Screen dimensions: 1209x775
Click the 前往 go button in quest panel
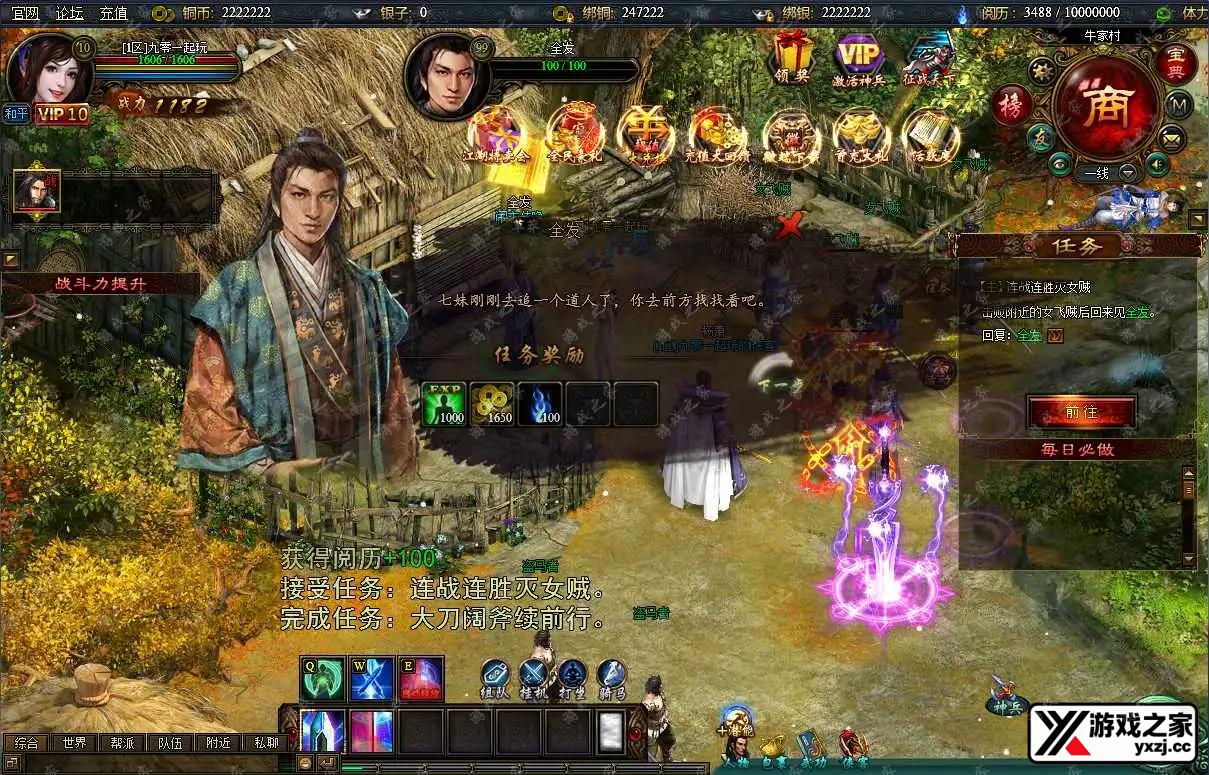pyautogui.click(x=1081, y=412)
